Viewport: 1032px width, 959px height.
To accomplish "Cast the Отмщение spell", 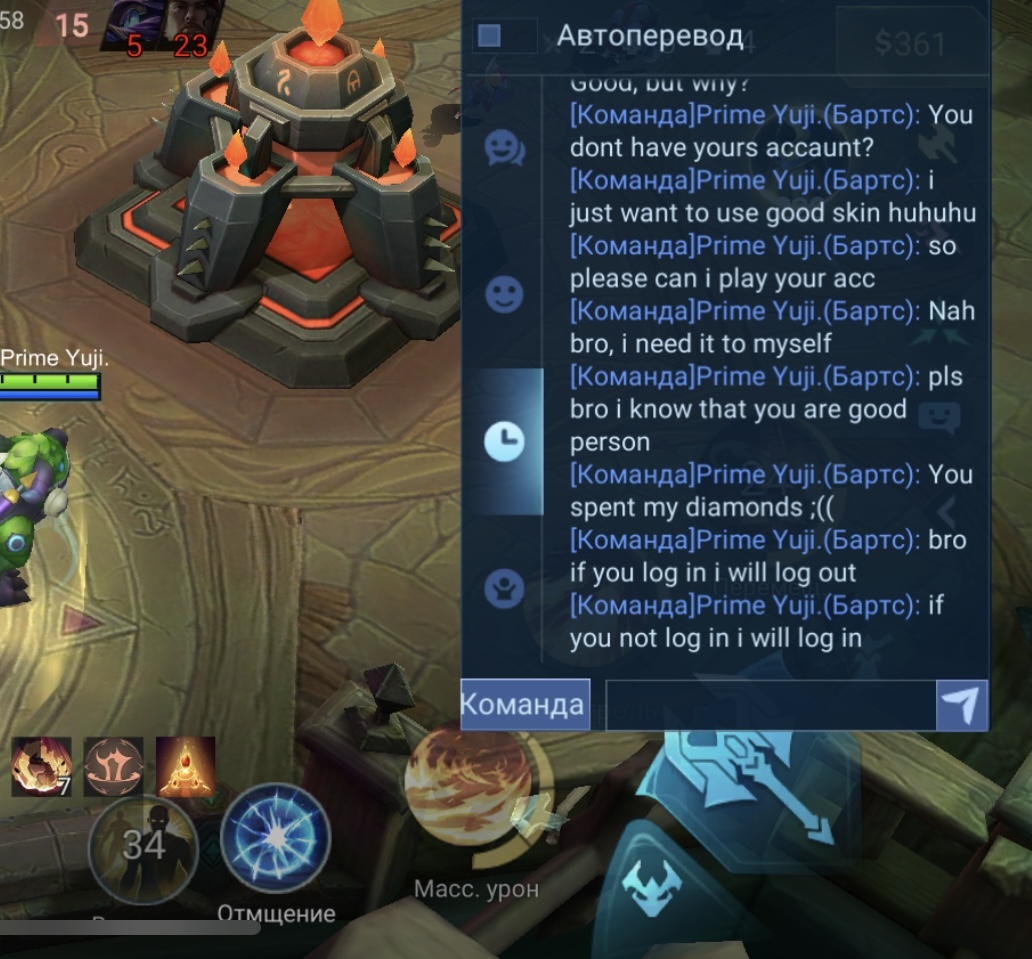I will tap(276, 838).
